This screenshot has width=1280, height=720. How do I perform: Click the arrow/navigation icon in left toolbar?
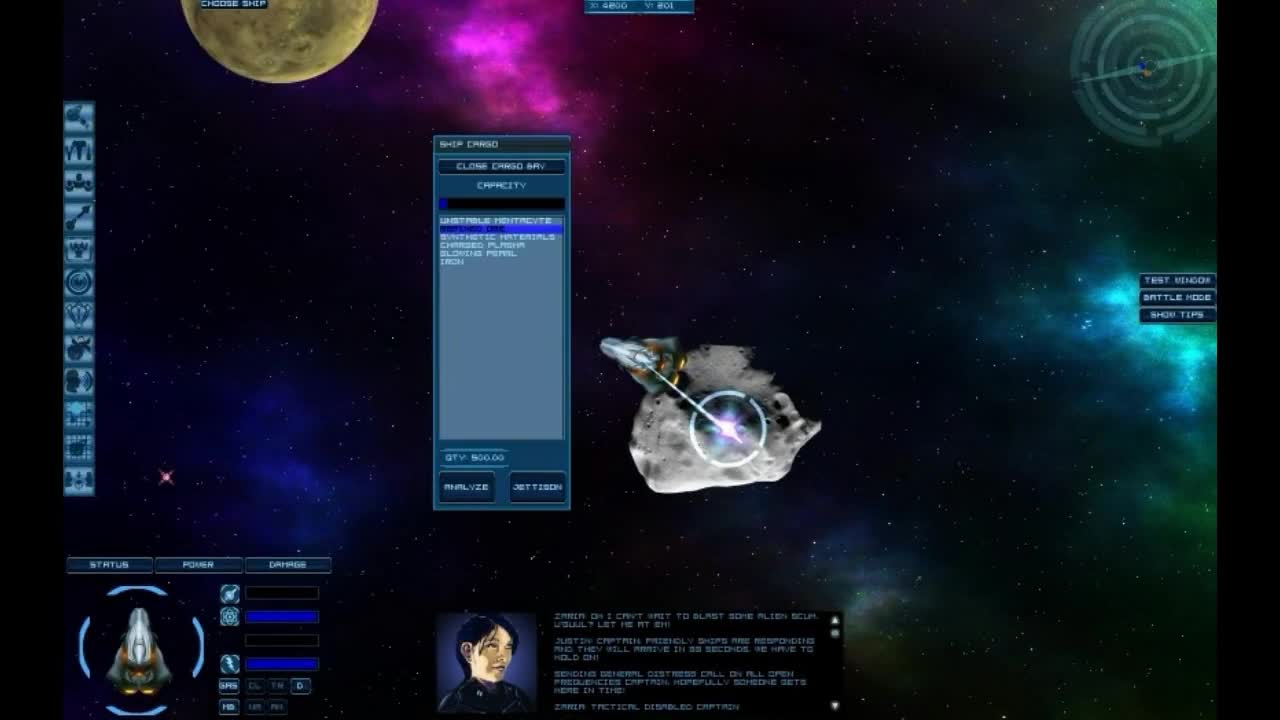[80, 216]
